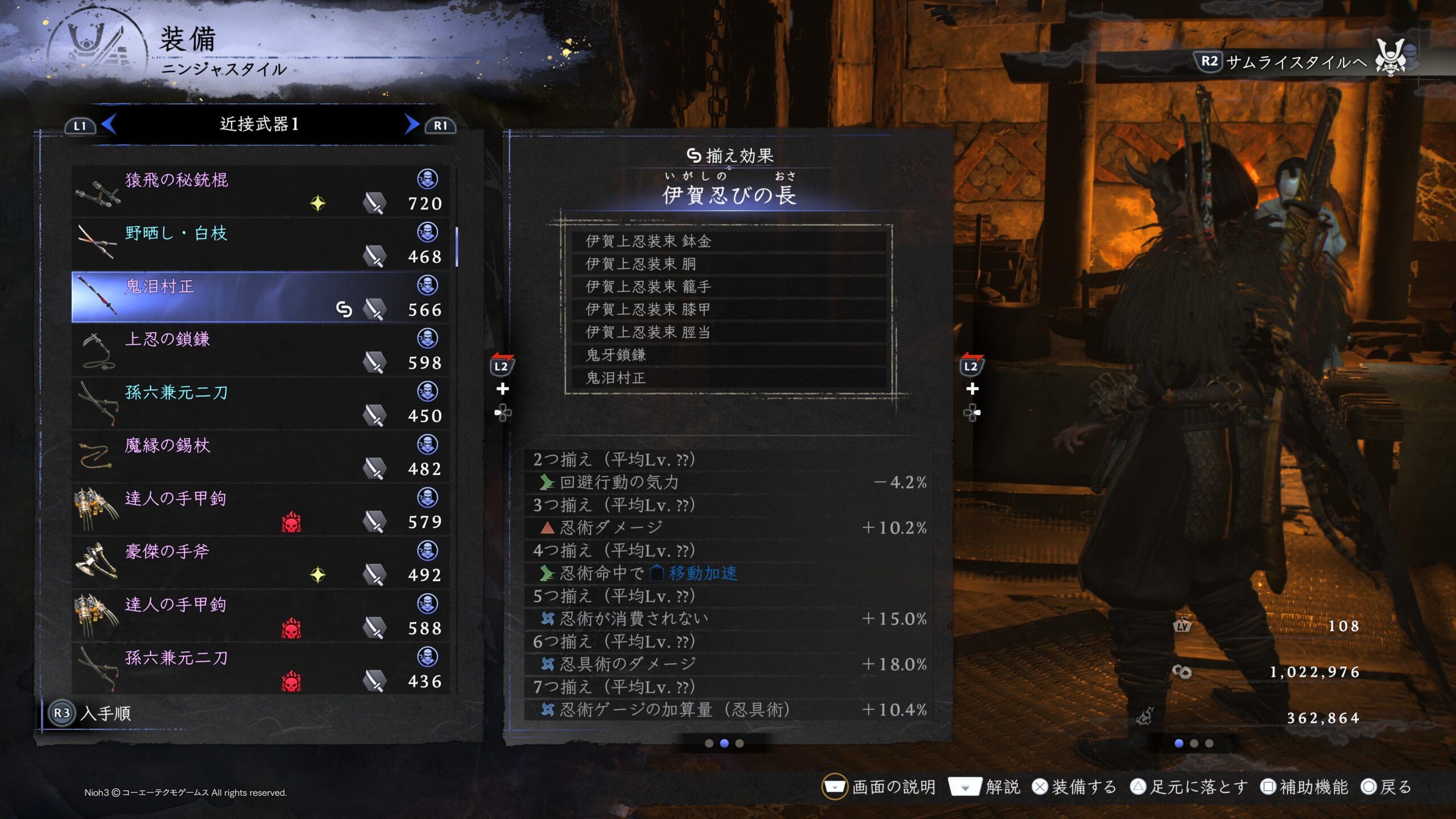Select the highlighted 鬼泪村正 weapon row
The width and height of the screenshot is (1456, 819).
tap(260, 297)
